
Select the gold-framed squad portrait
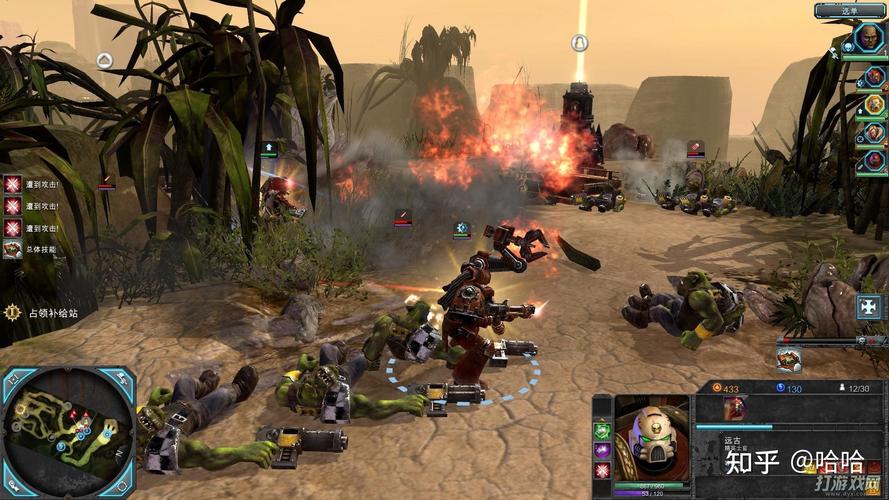874,104
